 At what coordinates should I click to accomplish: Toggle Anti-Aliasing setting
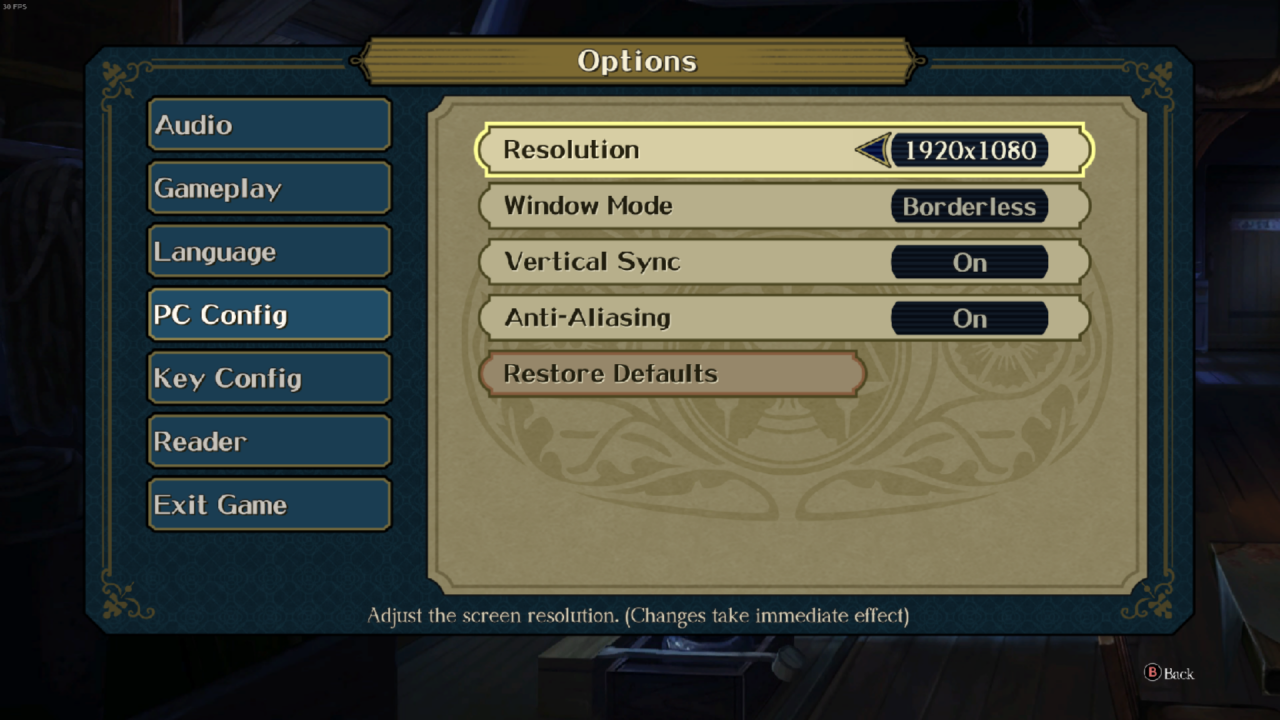pyautogui.click(x=969, y=318)
